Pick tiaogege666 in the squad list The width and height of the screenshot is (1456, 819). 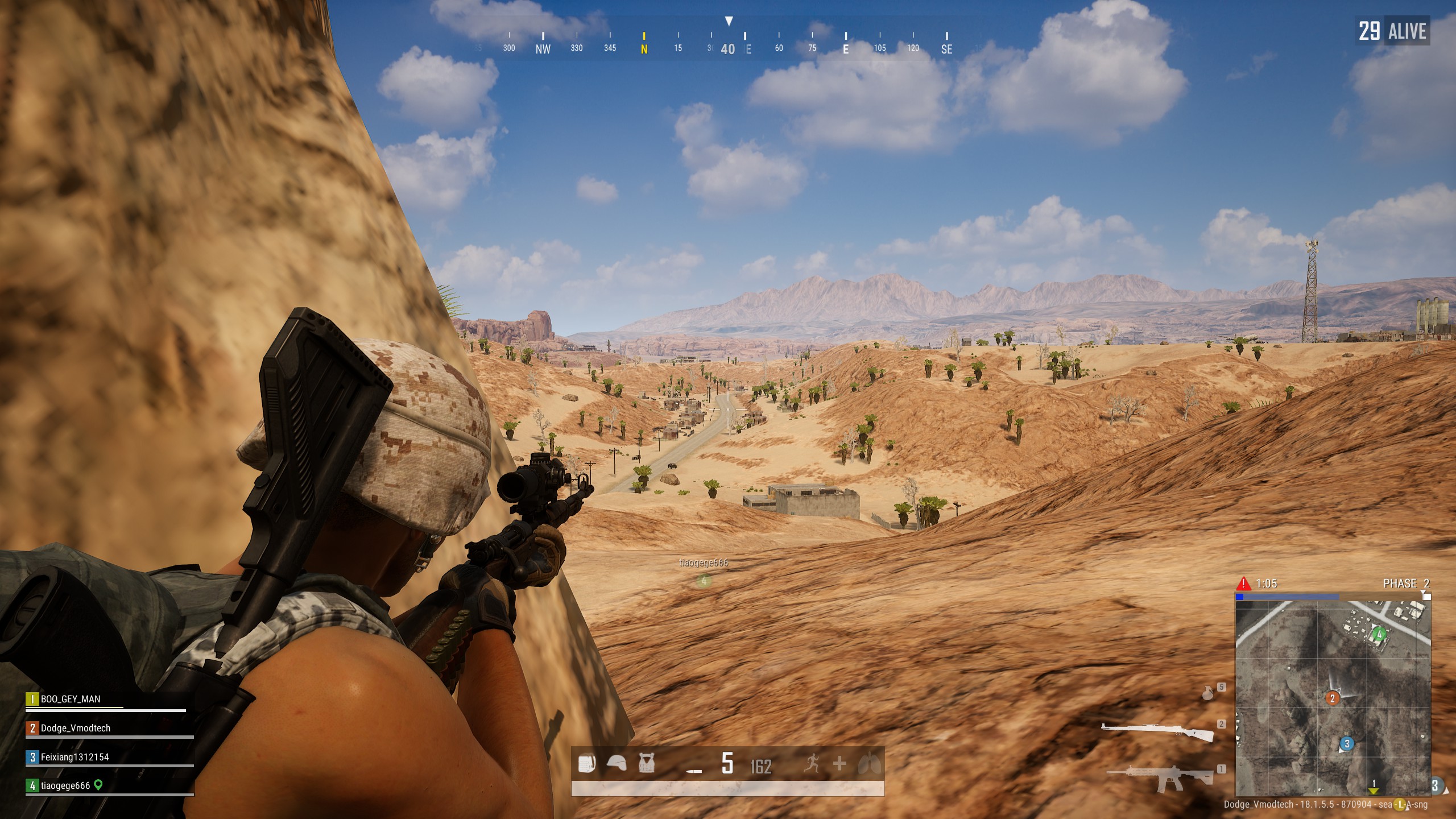pos(65,785)
